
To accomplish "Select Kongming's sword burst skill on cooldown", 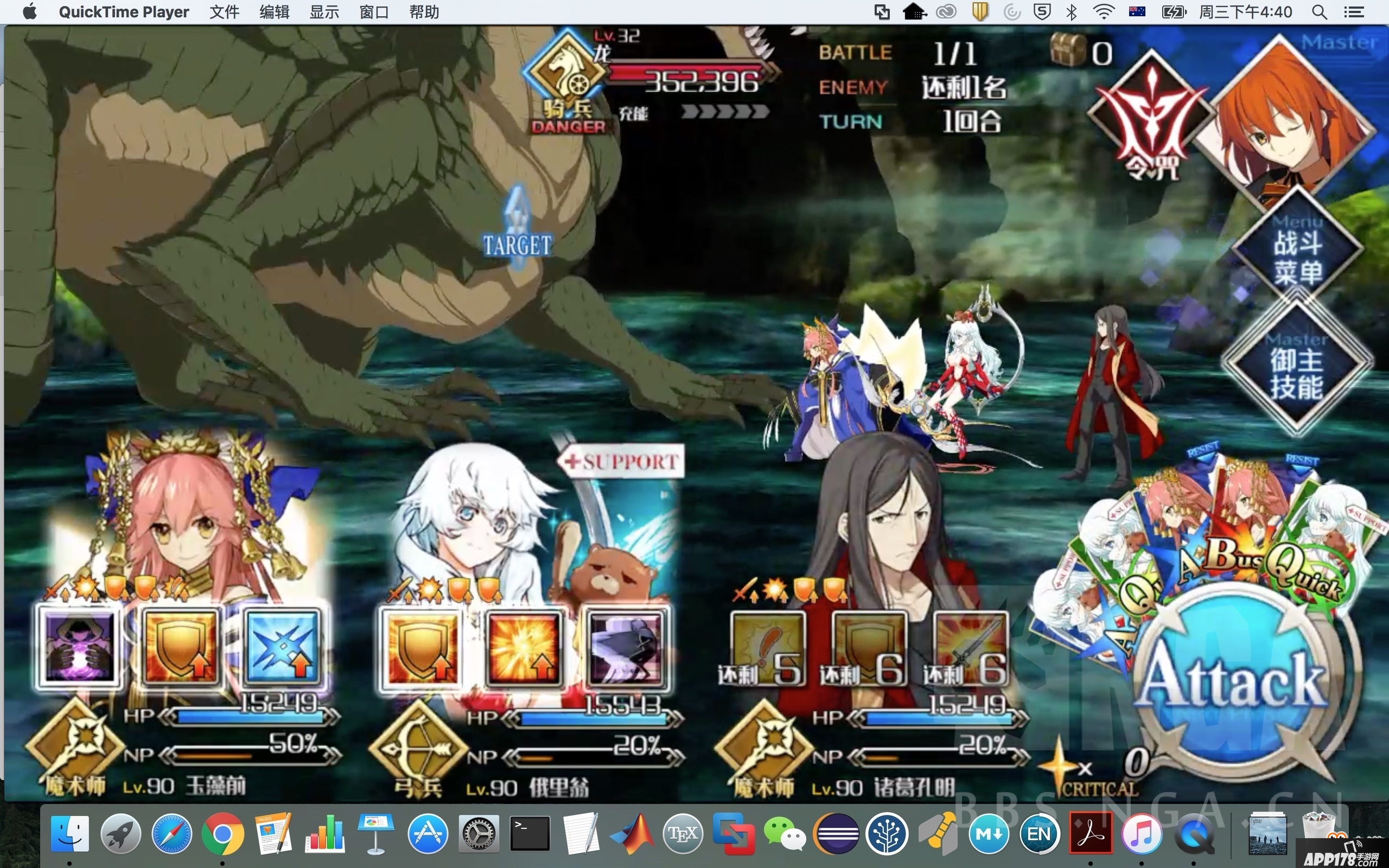I will (x=971, y=648).
